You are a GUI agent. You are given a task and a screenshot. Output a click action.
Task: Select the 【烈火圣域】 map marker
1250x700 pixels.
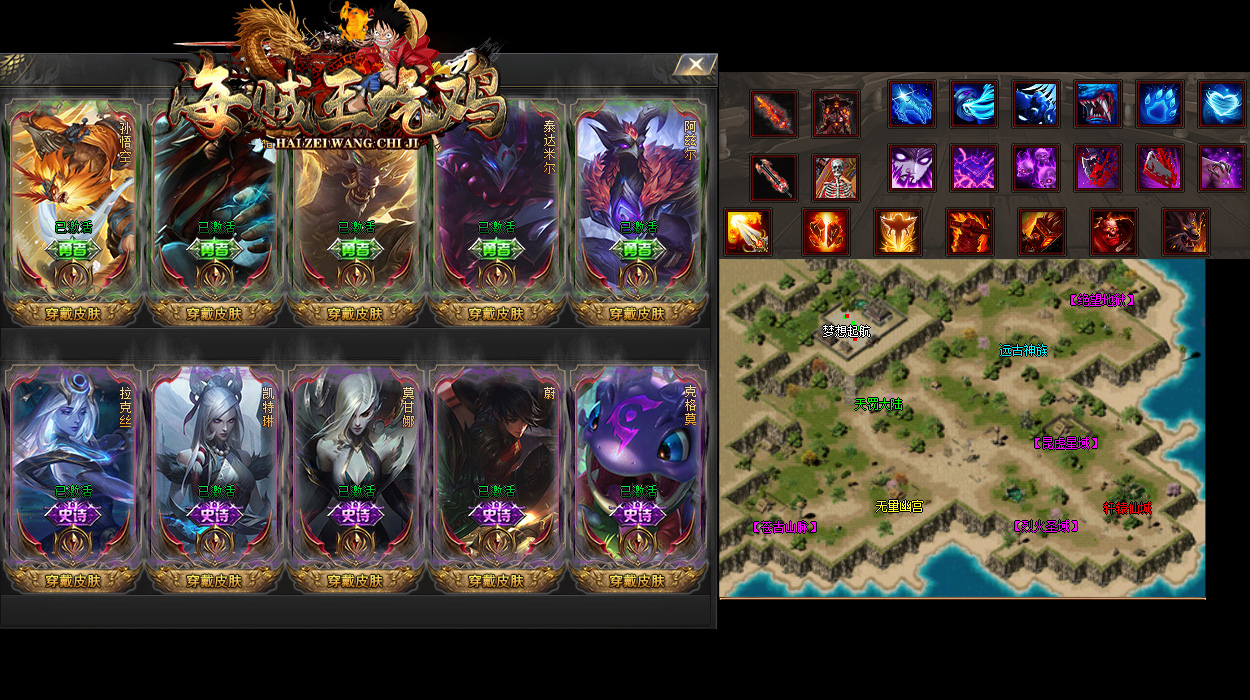[x=1045, y=526]
